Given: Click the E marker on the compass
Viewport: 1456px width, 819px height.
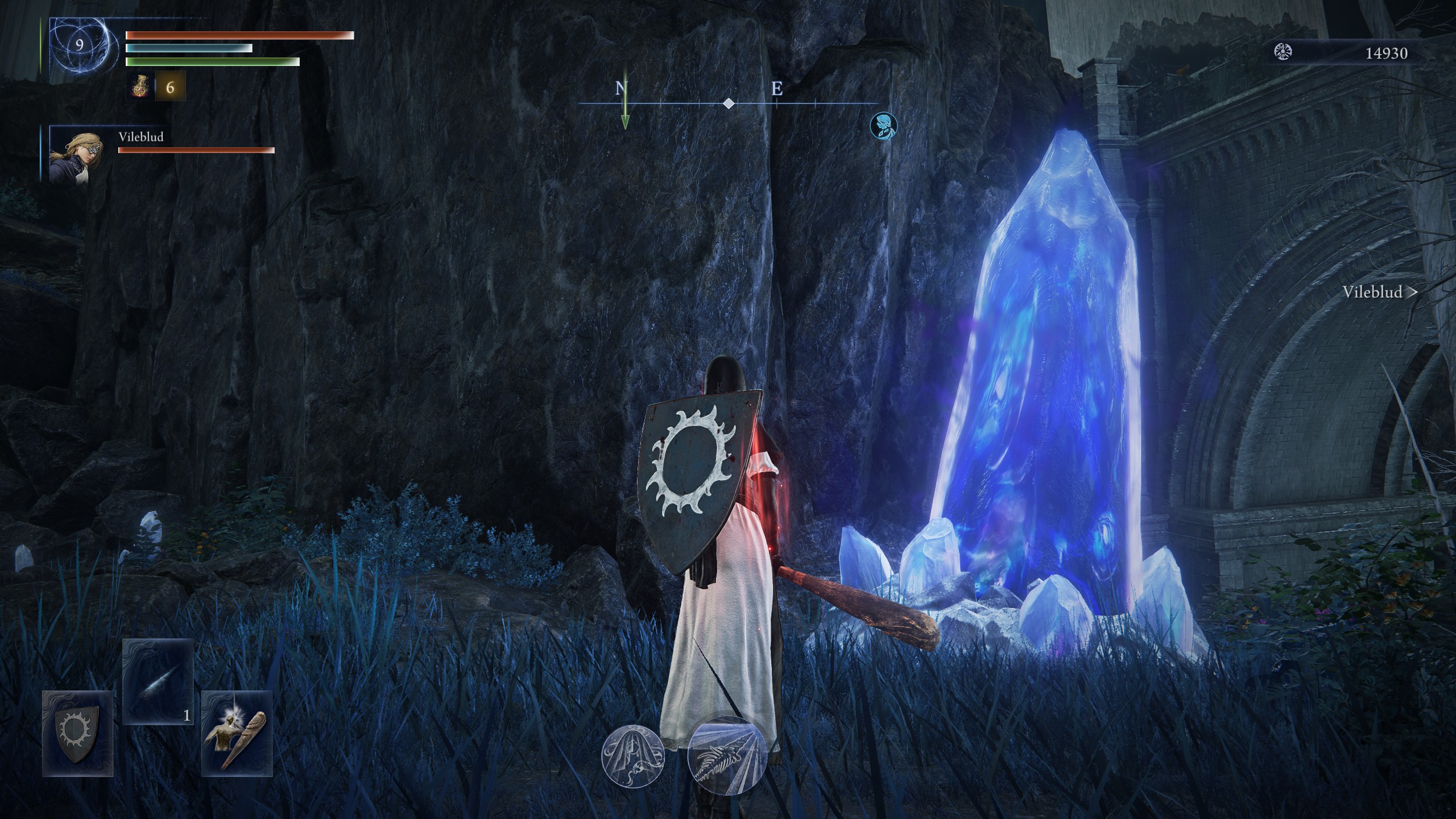Looking at the screenshot, I should click(x=777, y=89).
